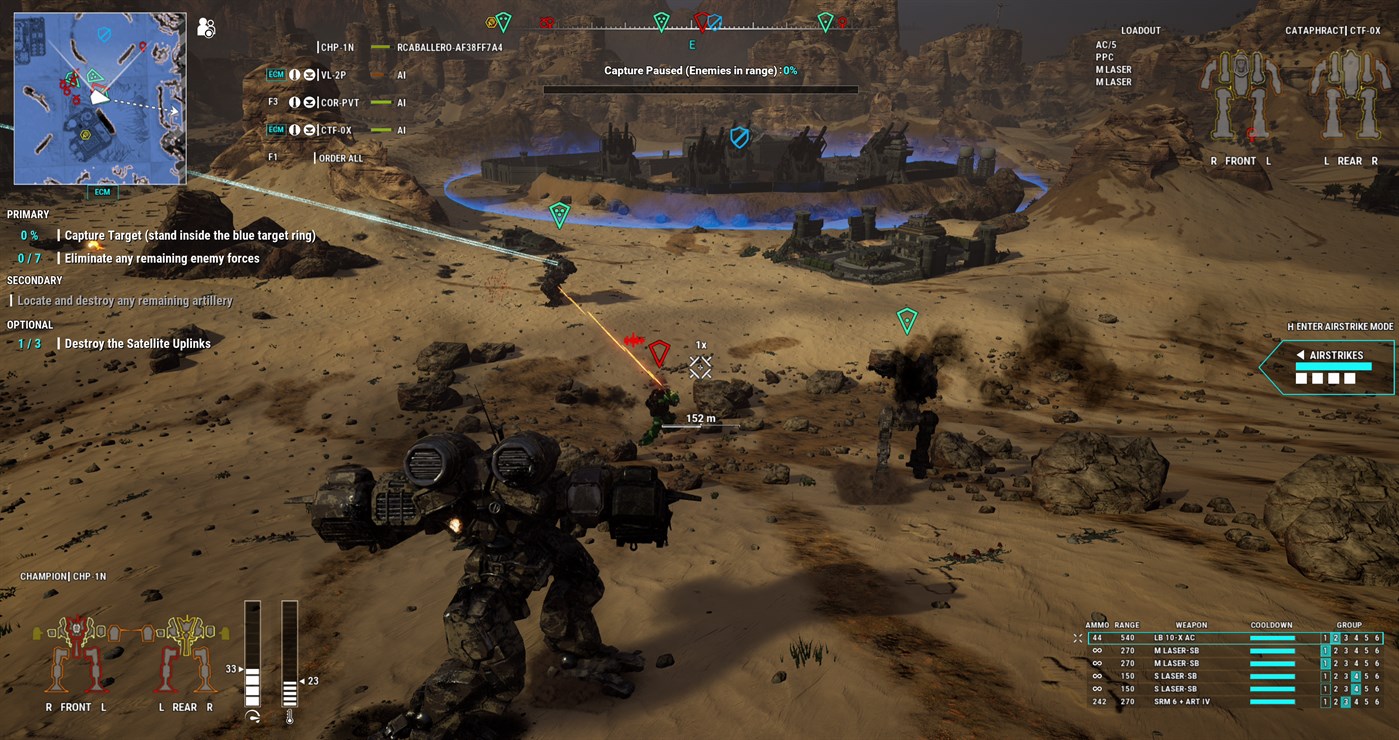Select the PRIMARY objectives section header
Viewport: 1399px width, 740px height.
click(x=28, y=214)
